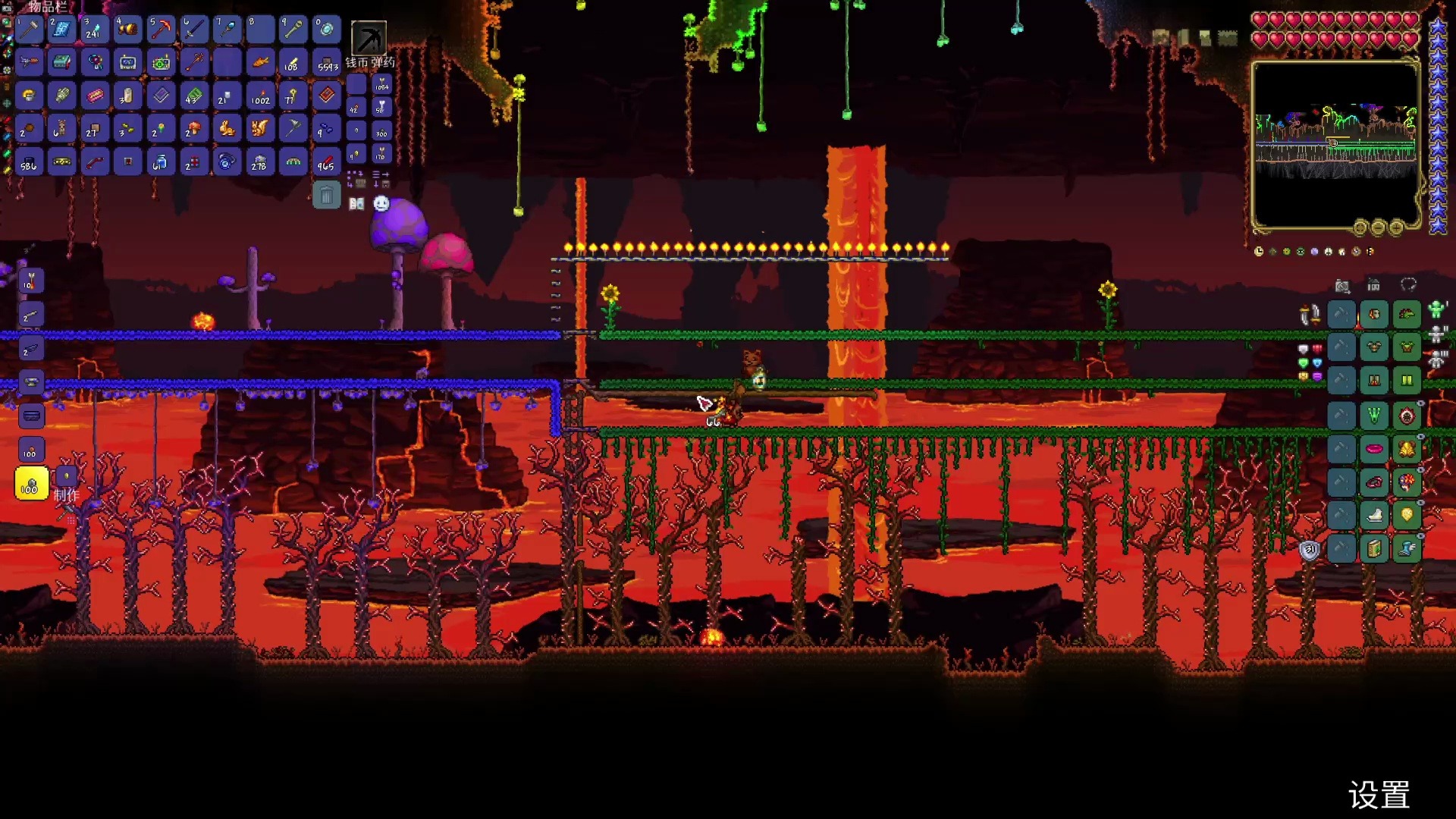Viewport: 1456px width, 819px height.
Task: Select the first green loadout figure
Action: (1436, 309)
